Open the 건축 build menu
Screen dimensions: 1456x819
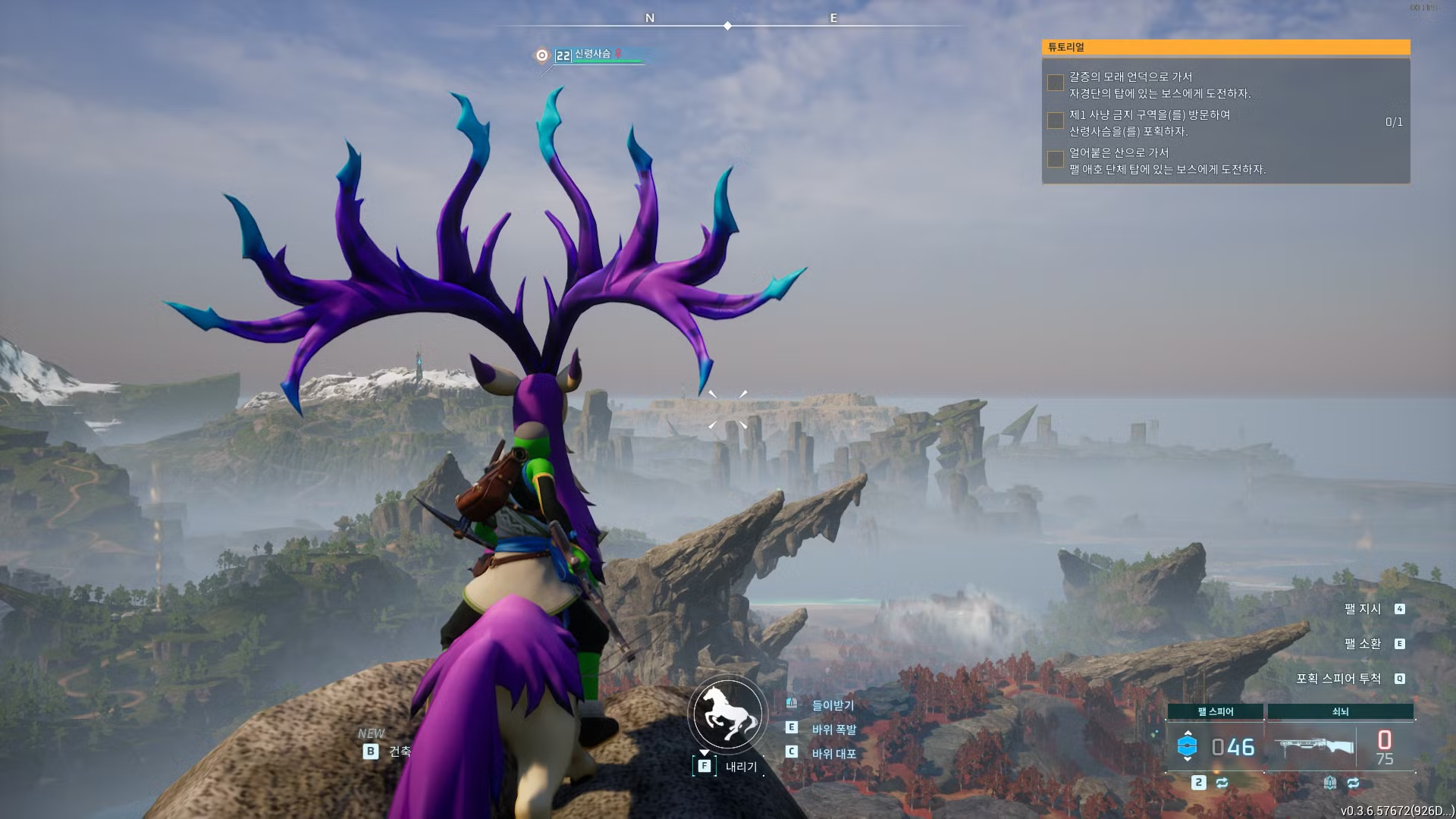(x=399, y=752)
